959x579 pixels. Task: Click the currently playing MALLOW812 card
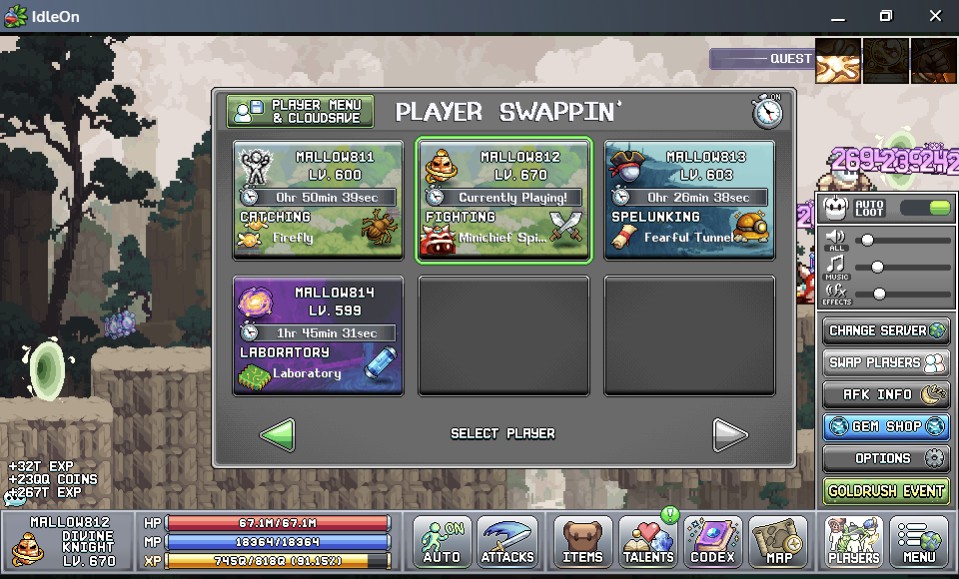[x=504, y=200]
